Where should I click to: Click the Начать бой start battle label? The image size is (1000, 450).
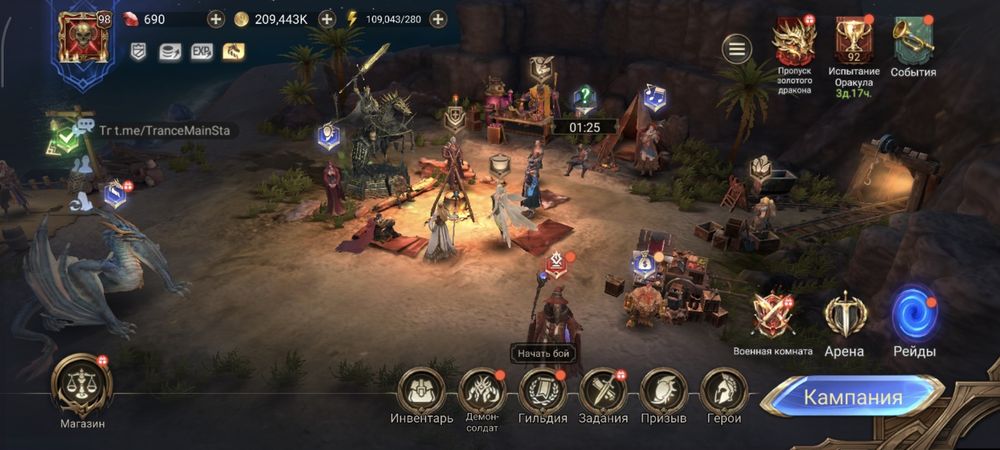coord(544,353)
